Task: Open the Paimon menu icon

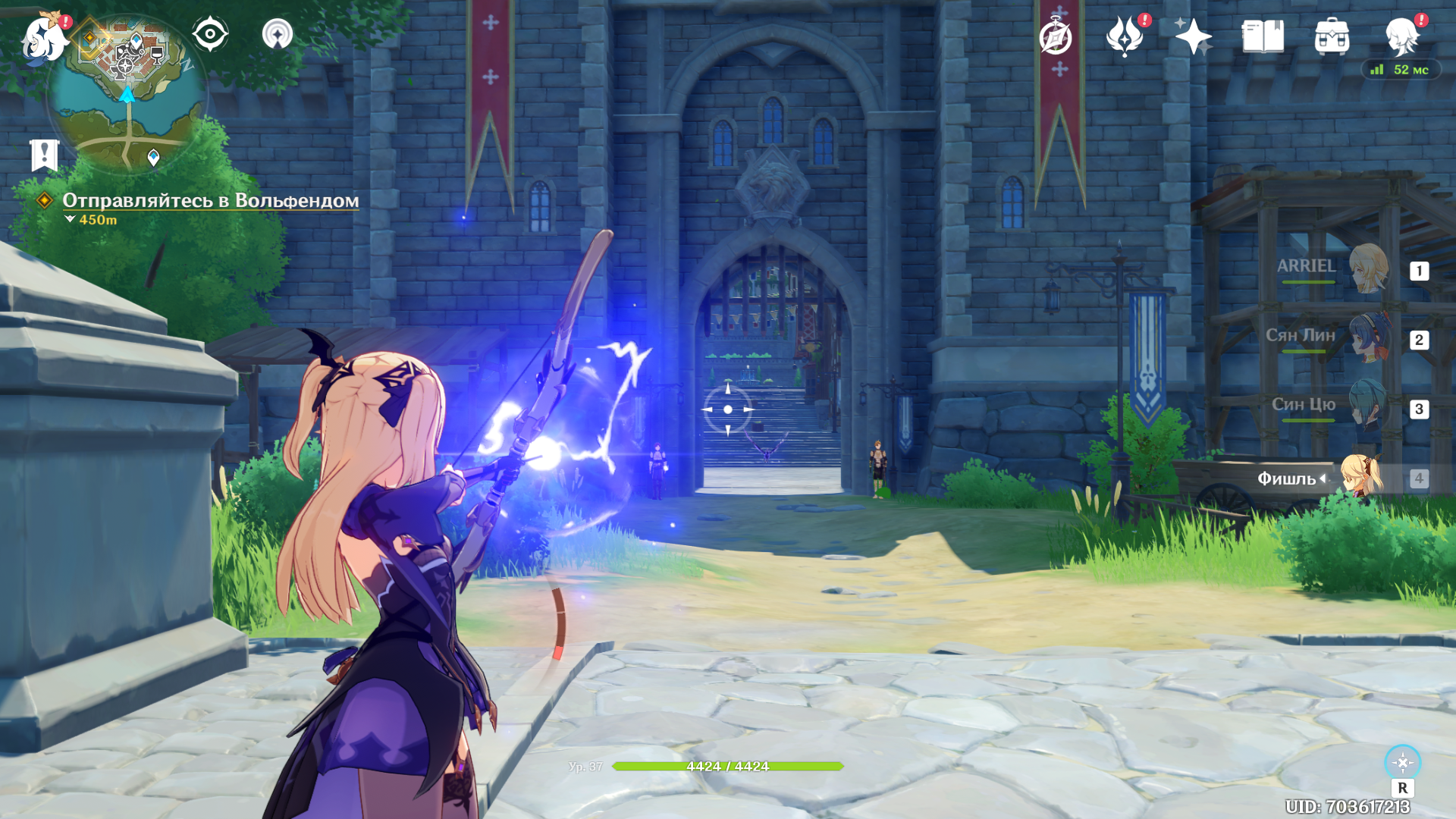Action: click(x=44, y=38)
